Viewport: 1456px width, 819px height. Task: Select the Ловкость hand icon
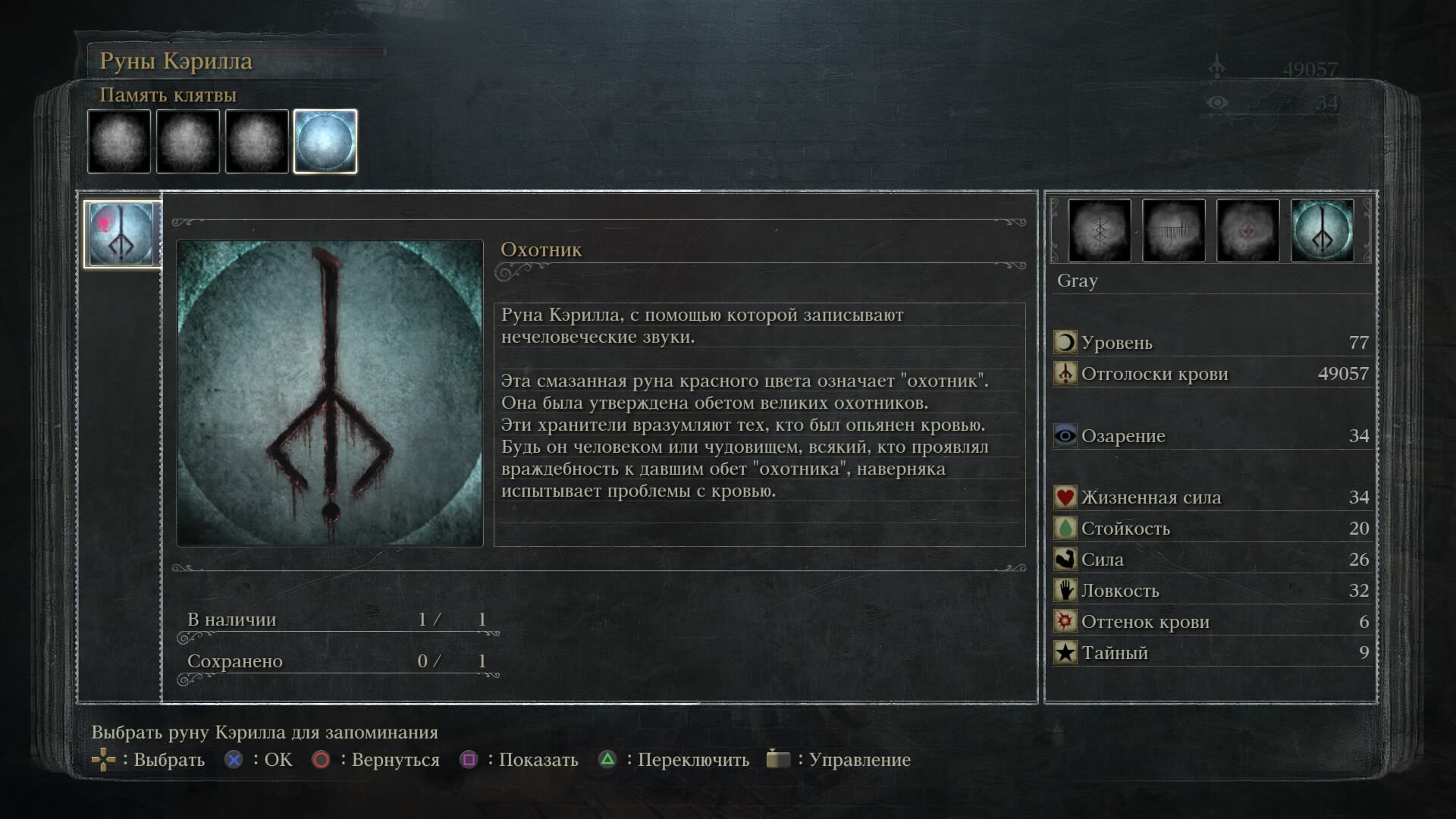click(x=1065, y=590)
